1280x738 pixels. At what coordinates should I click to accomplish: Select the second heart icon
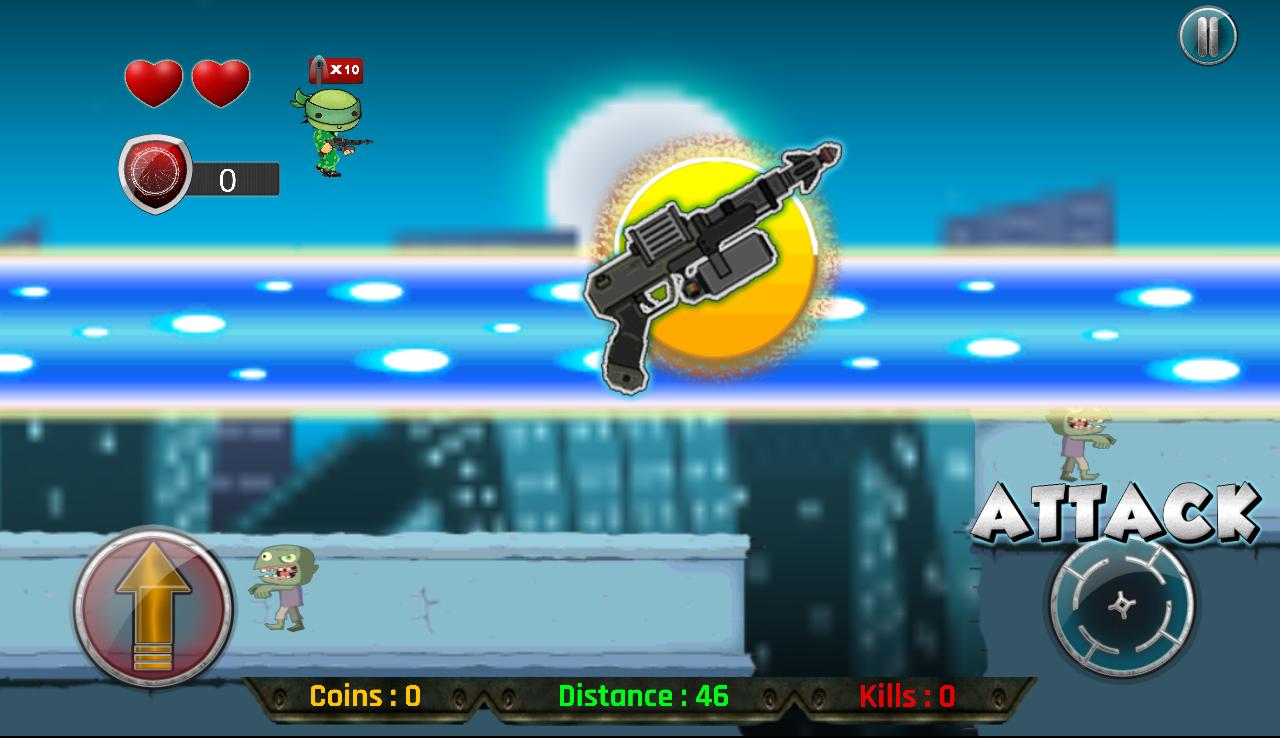(222, 82)
